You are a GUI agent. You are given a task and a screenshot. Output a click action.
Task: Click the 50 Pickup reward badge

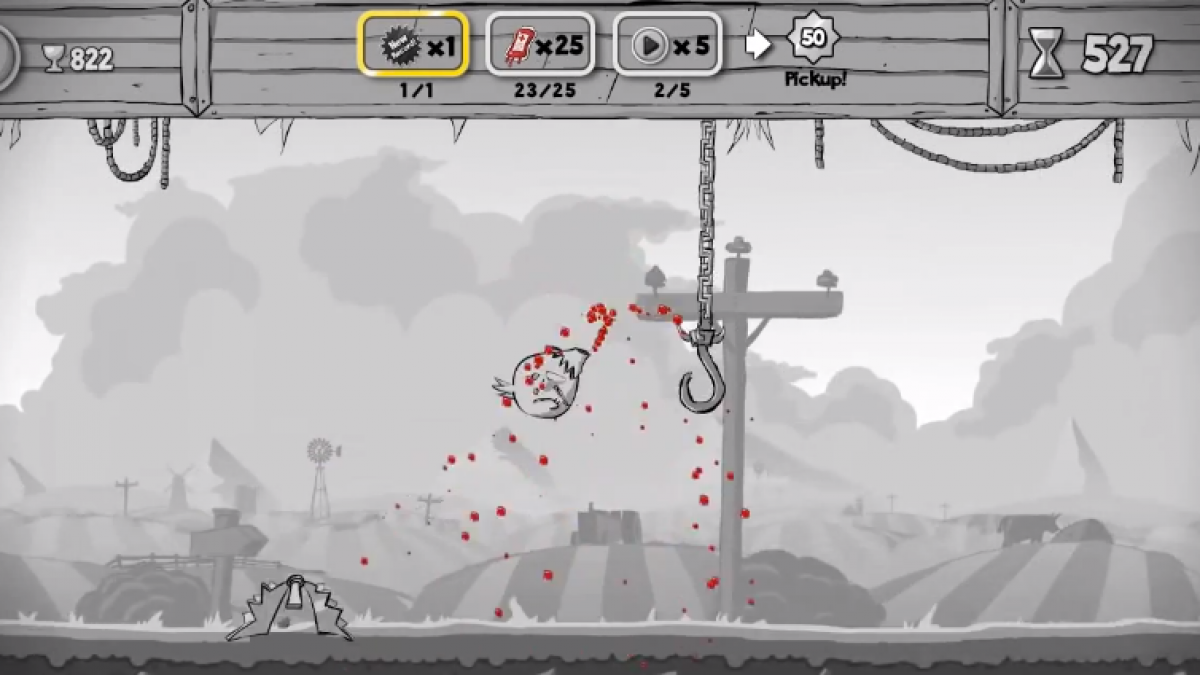click(x=813, y=40)
